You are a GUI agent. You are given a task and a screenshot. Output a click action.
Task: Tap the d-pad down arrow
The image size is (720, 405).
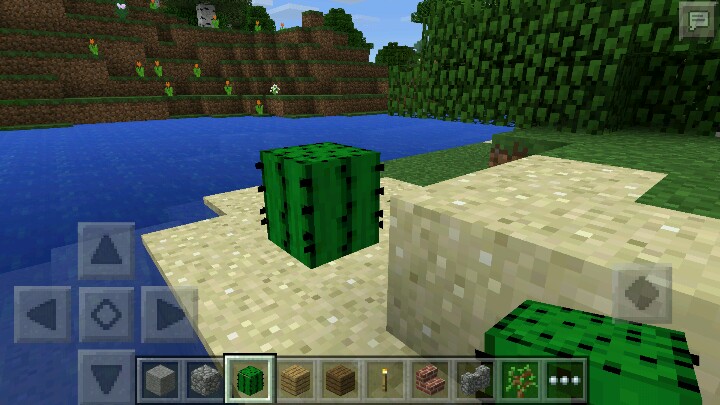point(106,376)
